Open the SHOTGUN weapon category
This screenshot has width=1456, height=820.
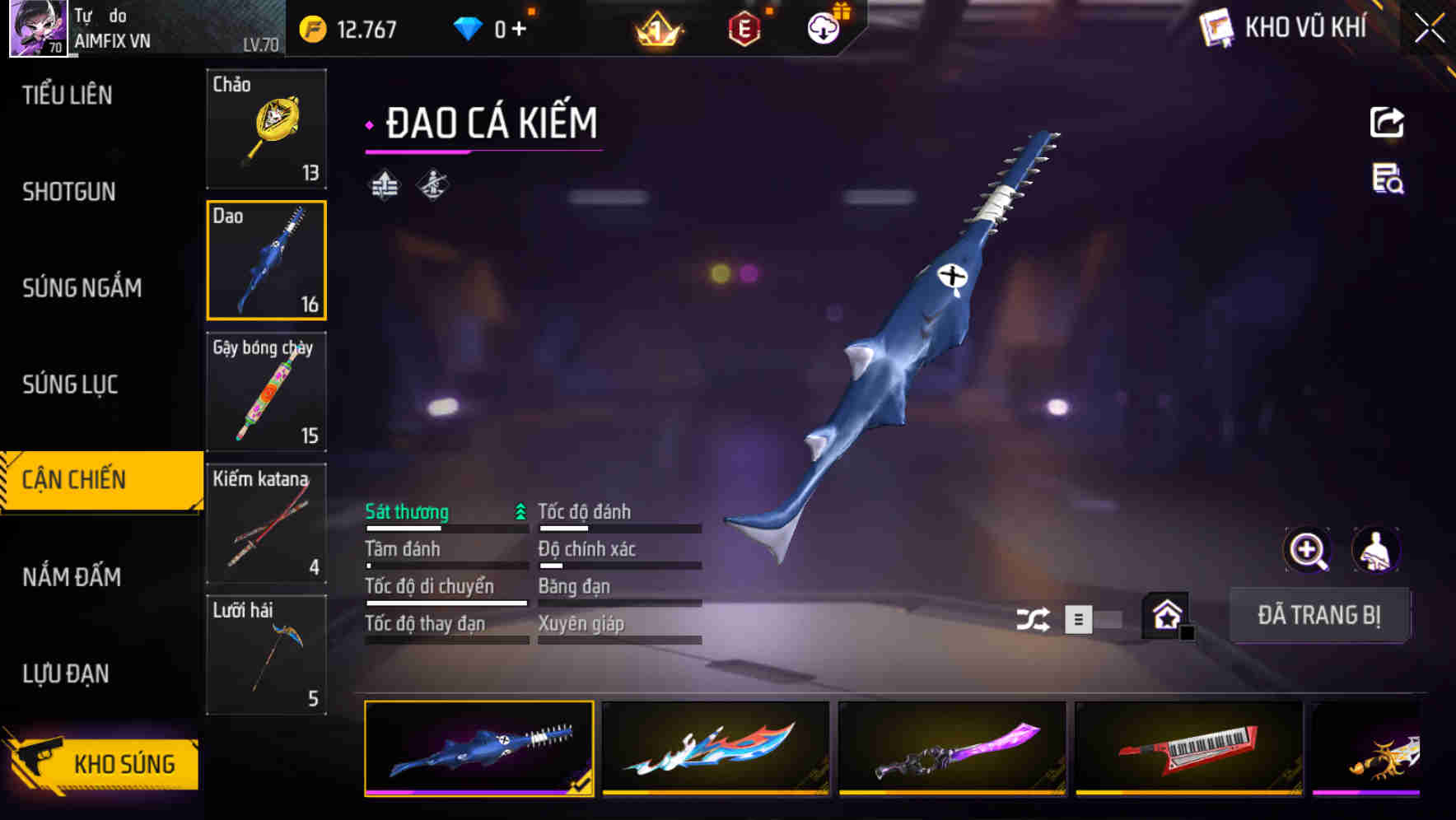pos(69,192)
